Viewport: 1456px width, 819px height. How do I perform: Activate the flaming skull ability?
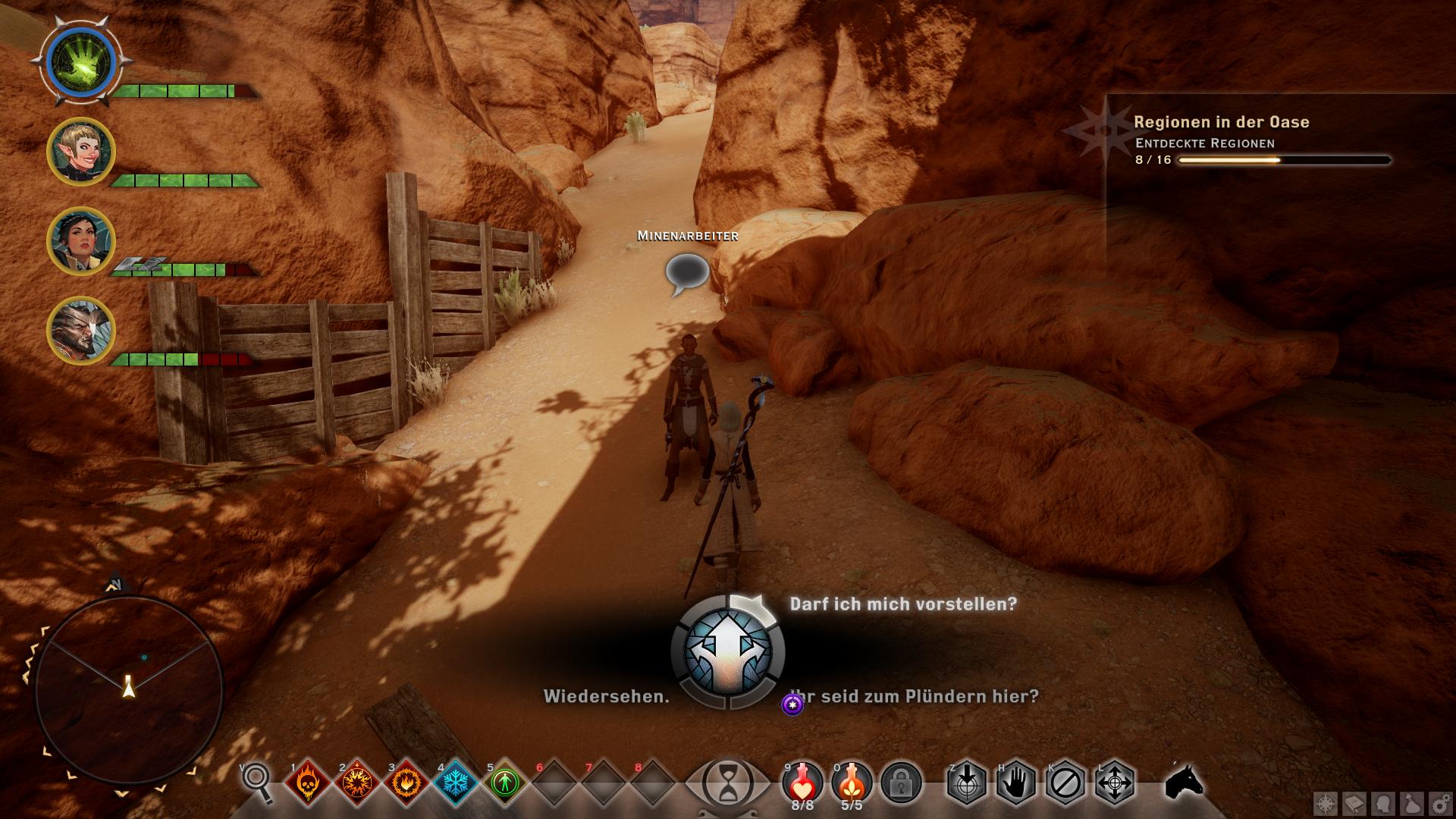click(307, 782)
